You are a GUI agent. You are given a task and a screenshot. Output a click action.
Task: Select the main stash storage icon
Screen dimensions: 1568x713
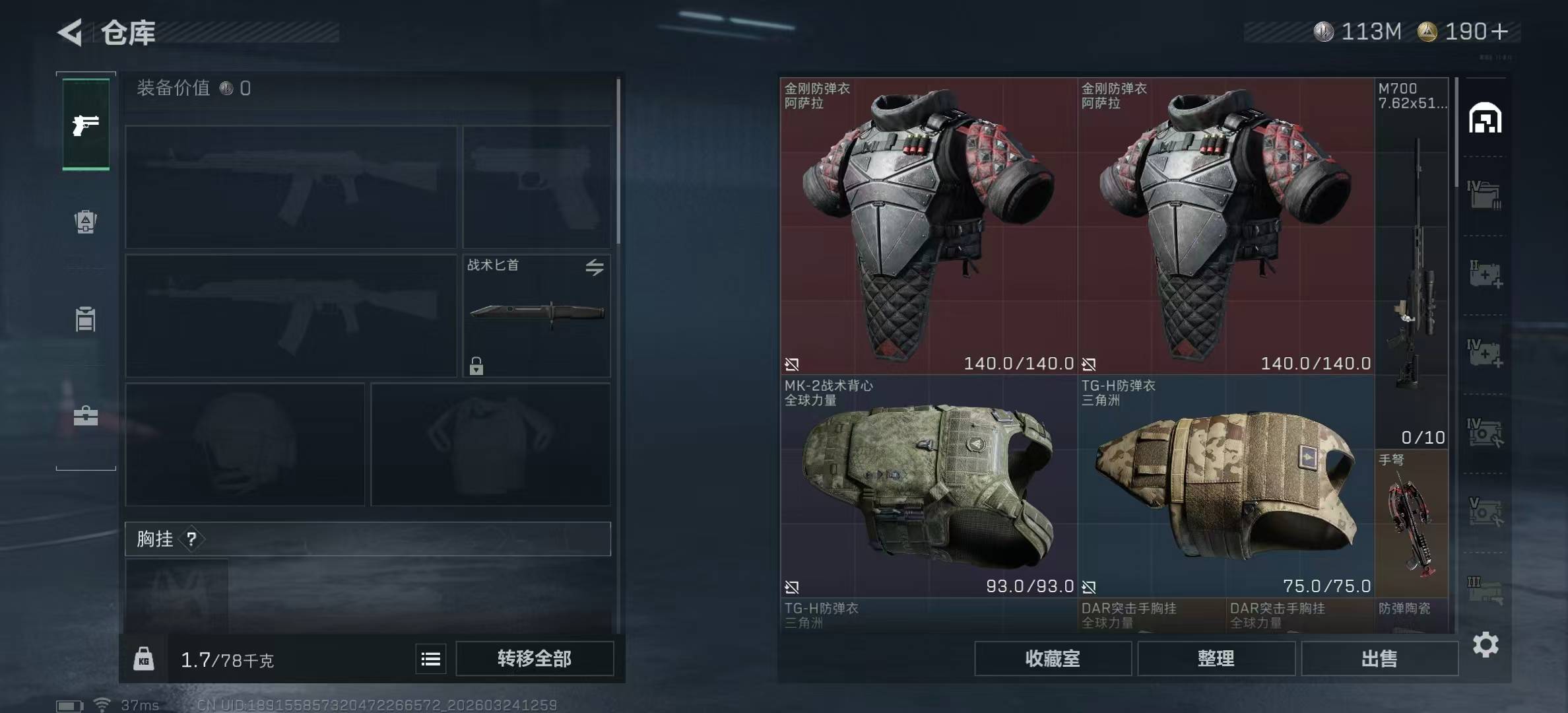click(x=1485, y=119)
